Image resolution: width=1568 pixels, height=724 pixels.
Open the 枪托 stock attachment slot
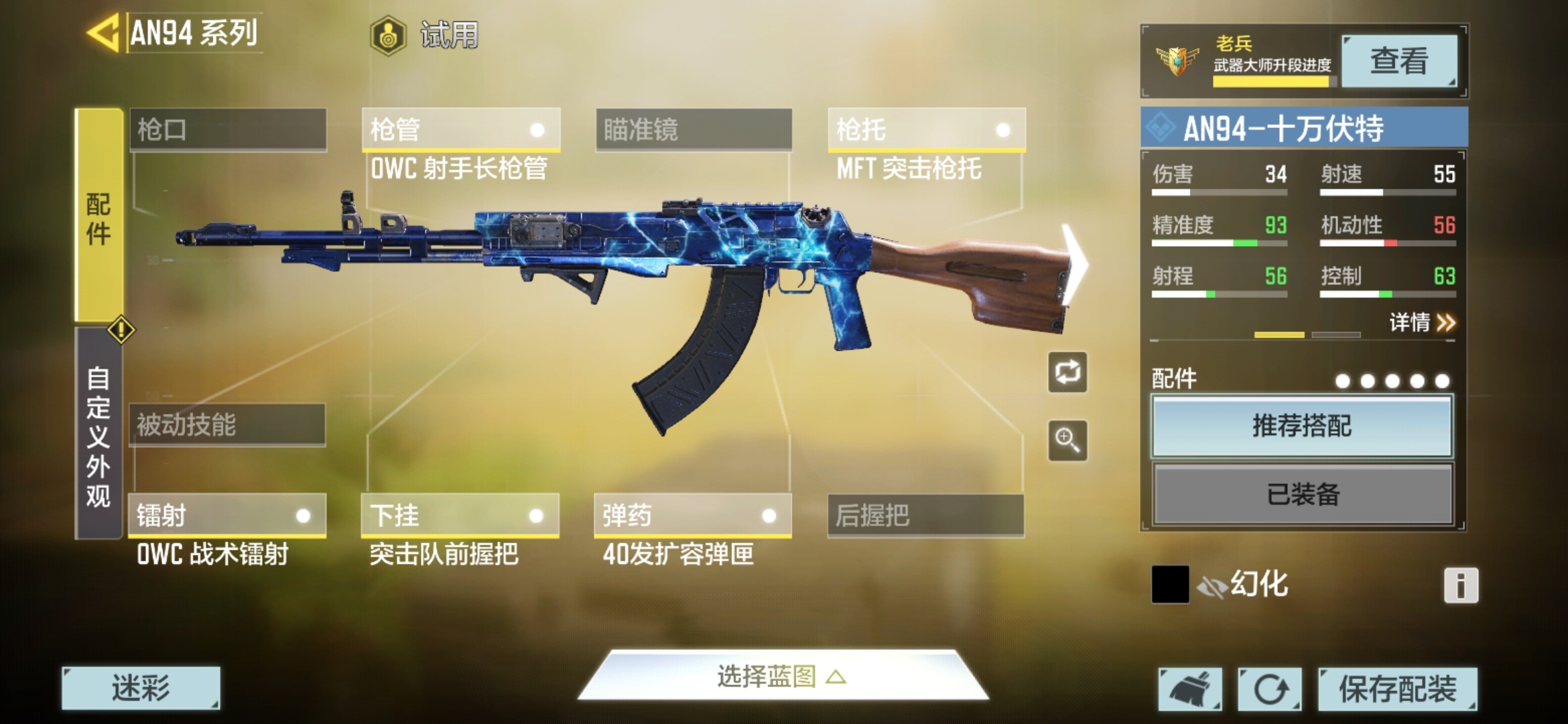pyautogui.click(x=926, y=129)
